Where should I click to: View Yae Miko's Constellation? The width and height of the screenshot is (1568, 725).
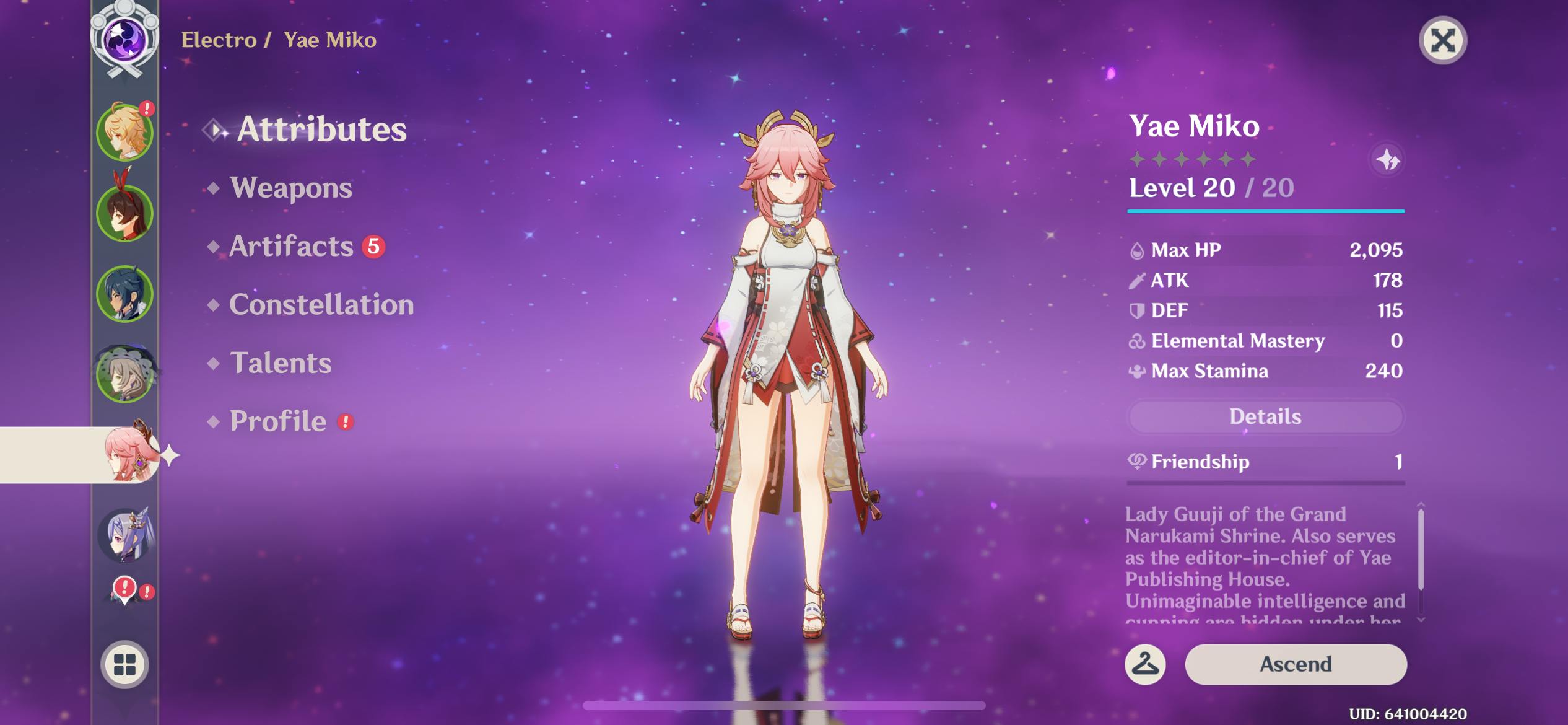click(x=321, y=304)
